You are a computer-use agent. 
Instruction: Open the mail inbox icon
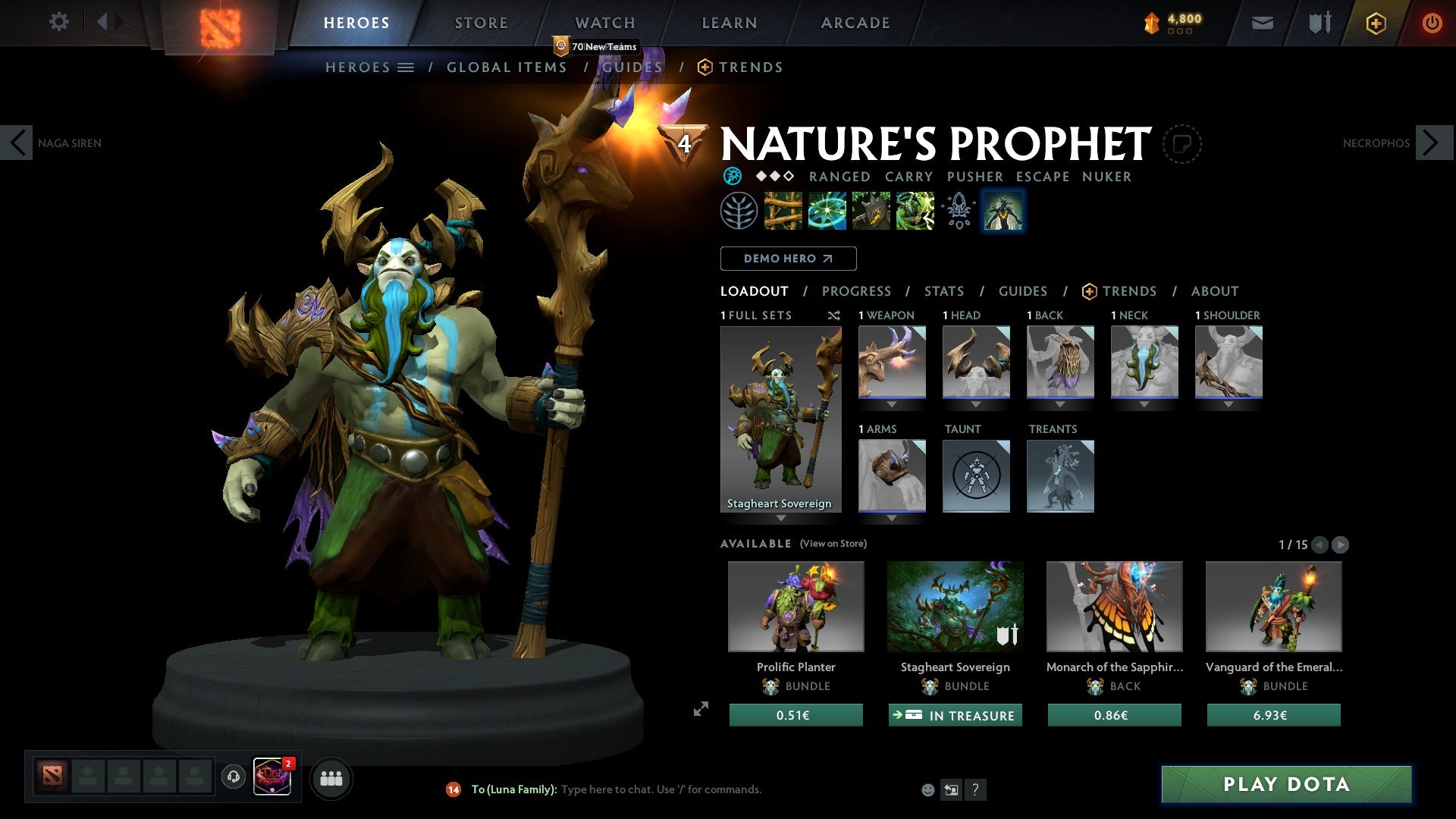pyautogui.click(x=1262, y=23)
